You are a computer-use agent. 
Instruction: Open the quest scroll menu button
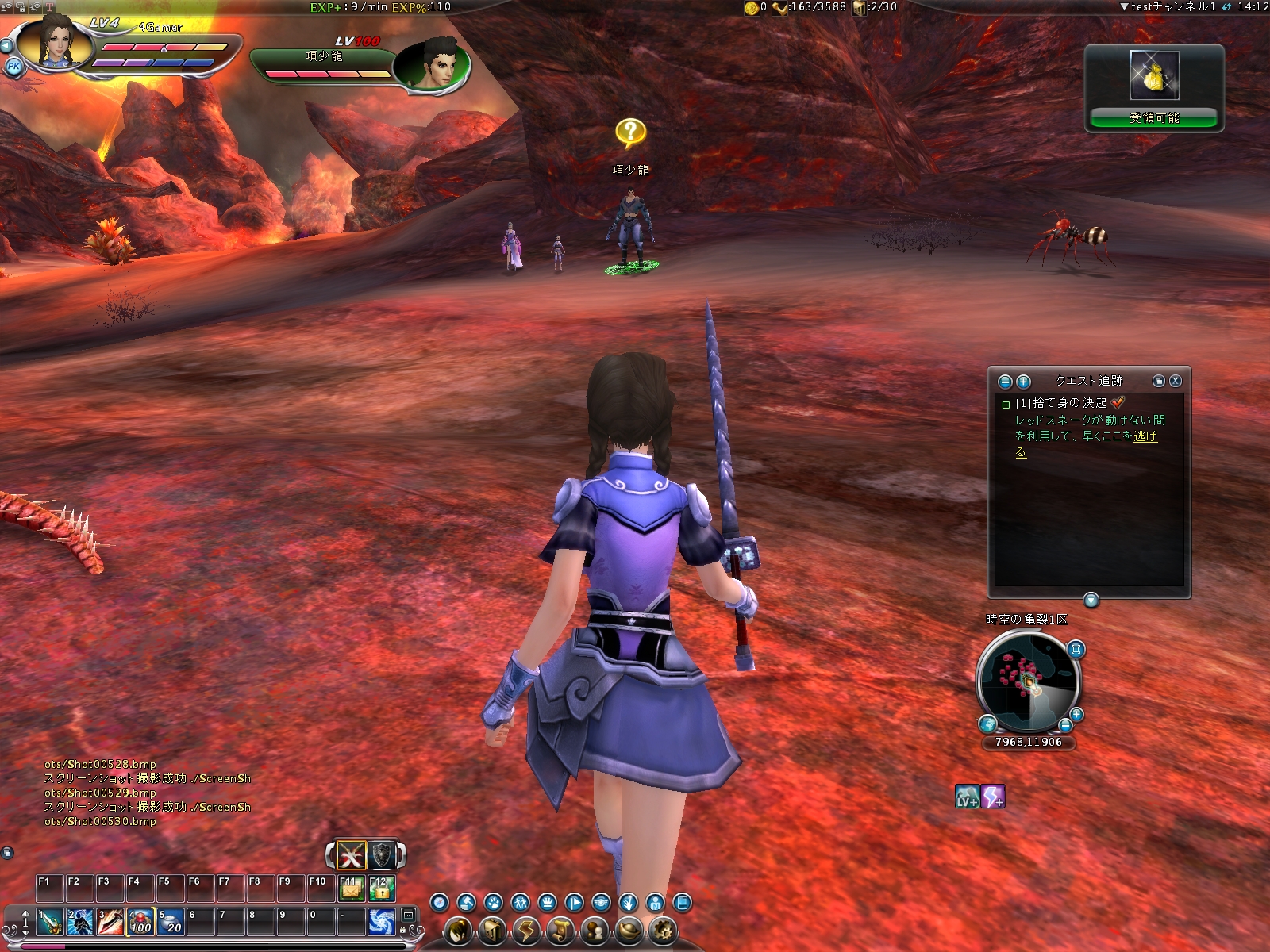(x=560, y=931)
